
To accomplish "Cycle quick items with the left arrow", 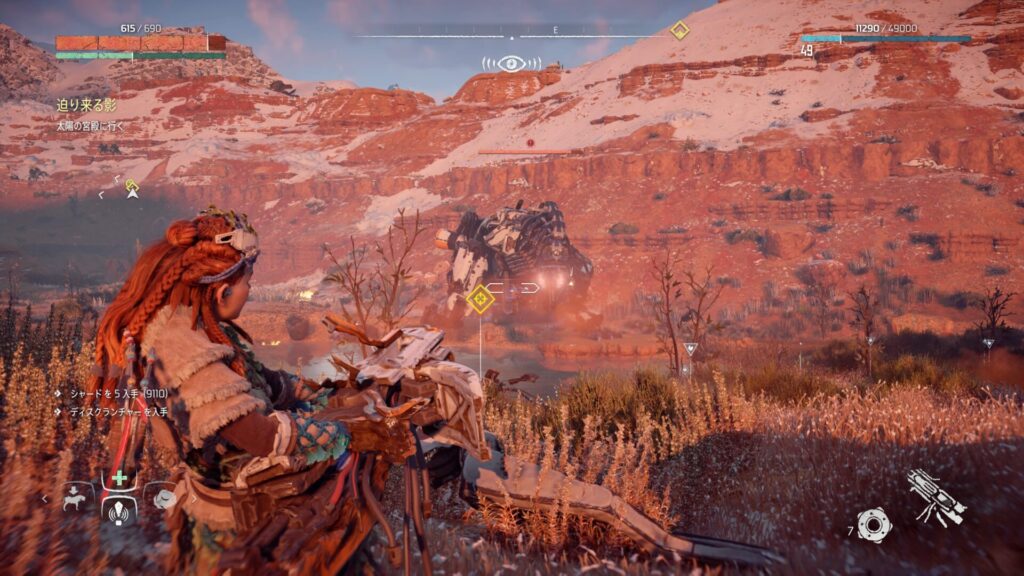I will pos(45,497).
